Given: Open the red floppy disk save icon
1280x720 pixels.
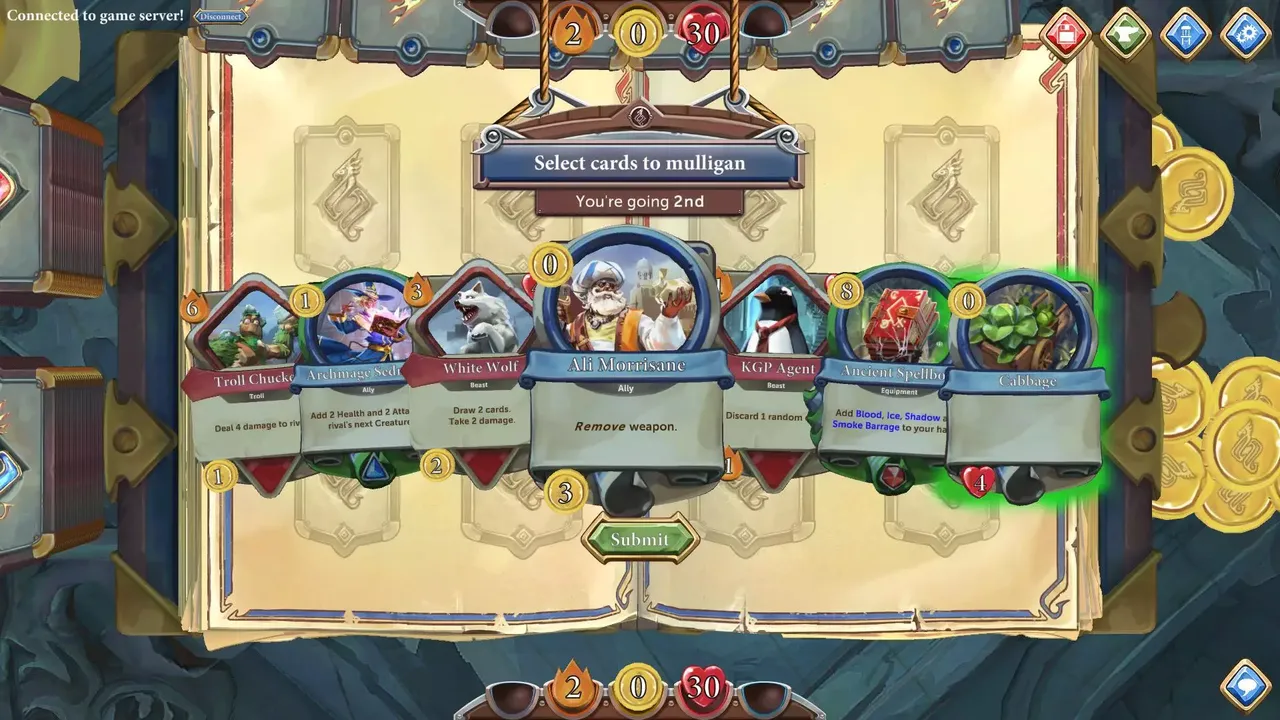Looking at the screenshot, I should (x=1067, y=33).
